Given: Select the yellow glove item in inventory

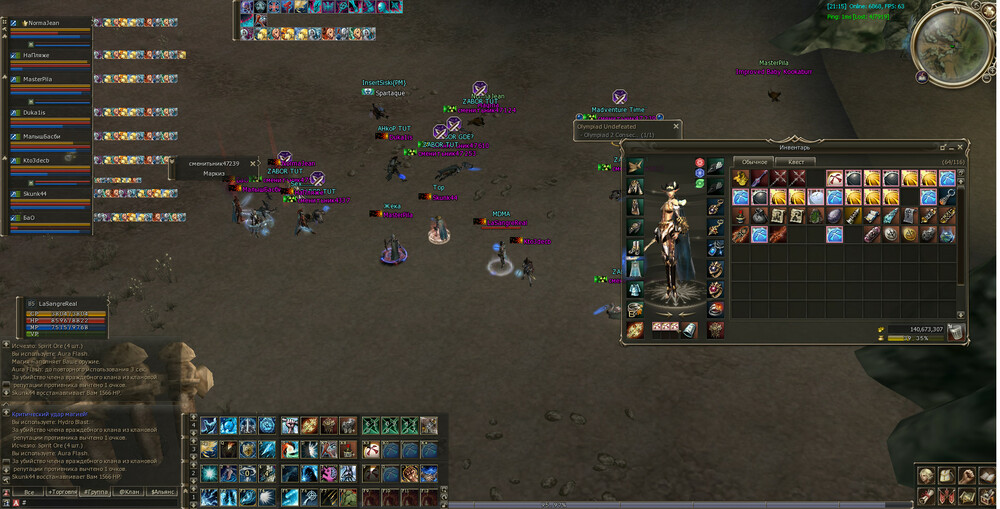Looking at the screenshot, I should (x=741, y=178).
